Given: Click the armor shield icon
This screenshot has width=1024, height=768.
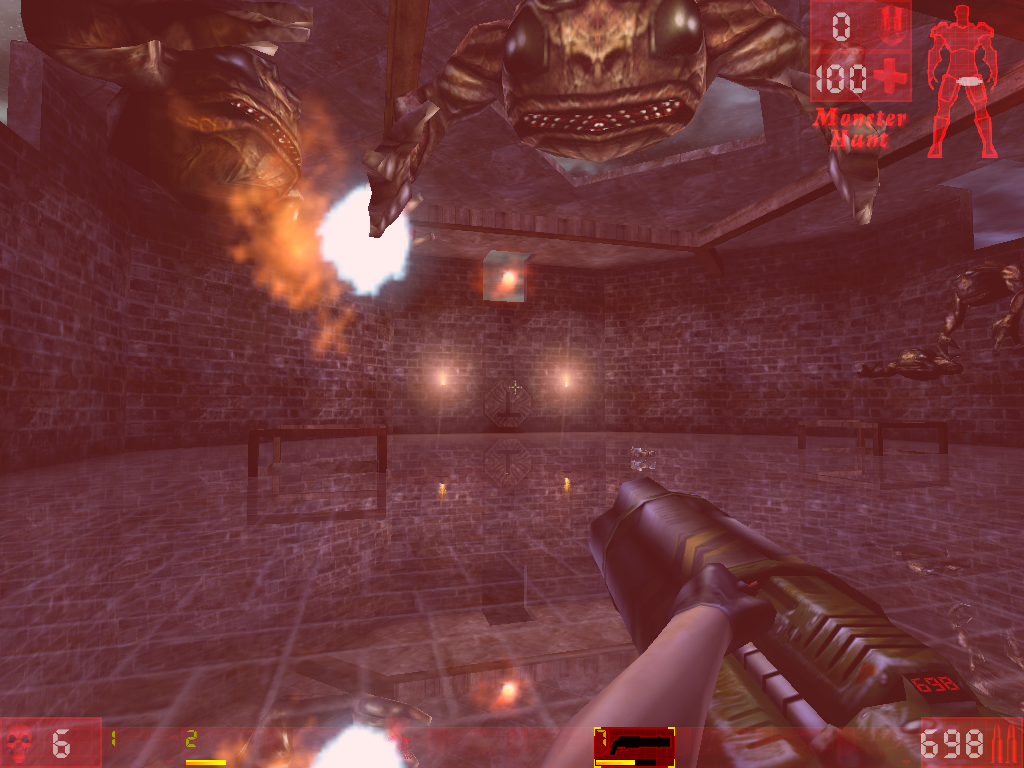Looking at the screenshot, I should [x=891, y=24].
